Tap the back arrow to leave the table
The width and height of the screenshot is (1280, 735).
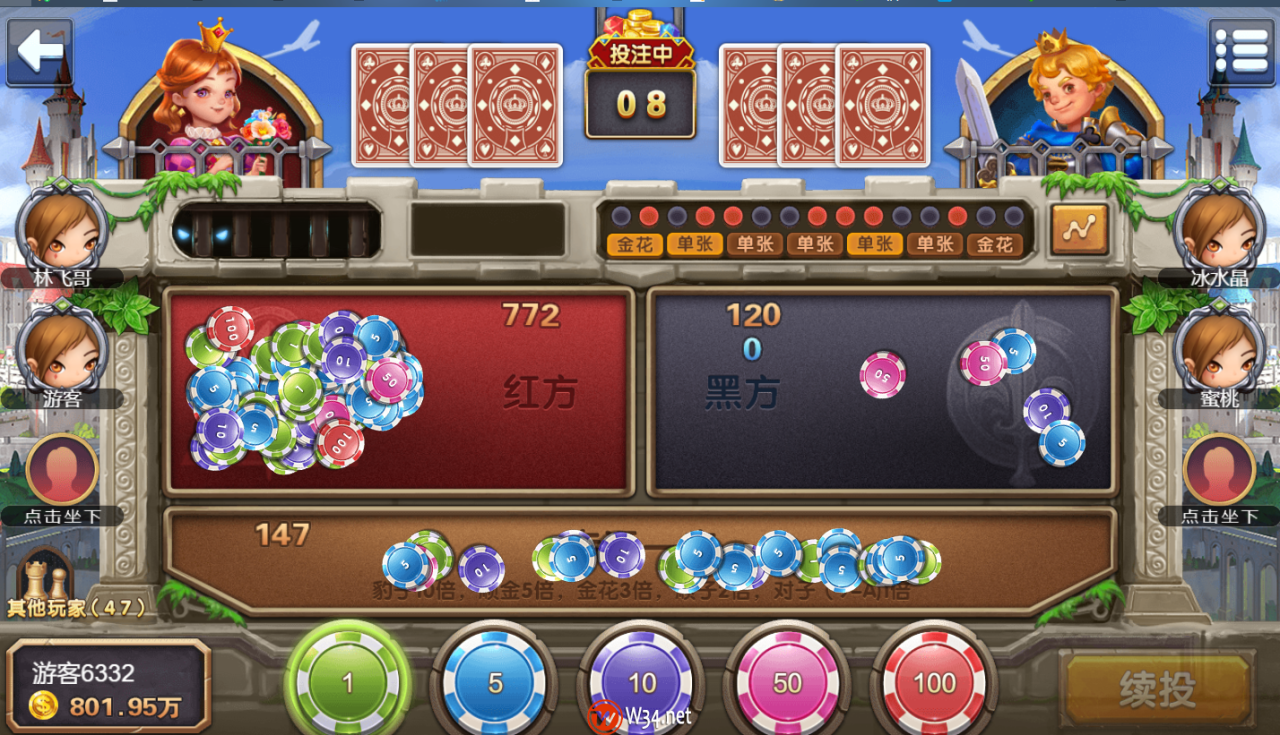(x=38, y=48)
